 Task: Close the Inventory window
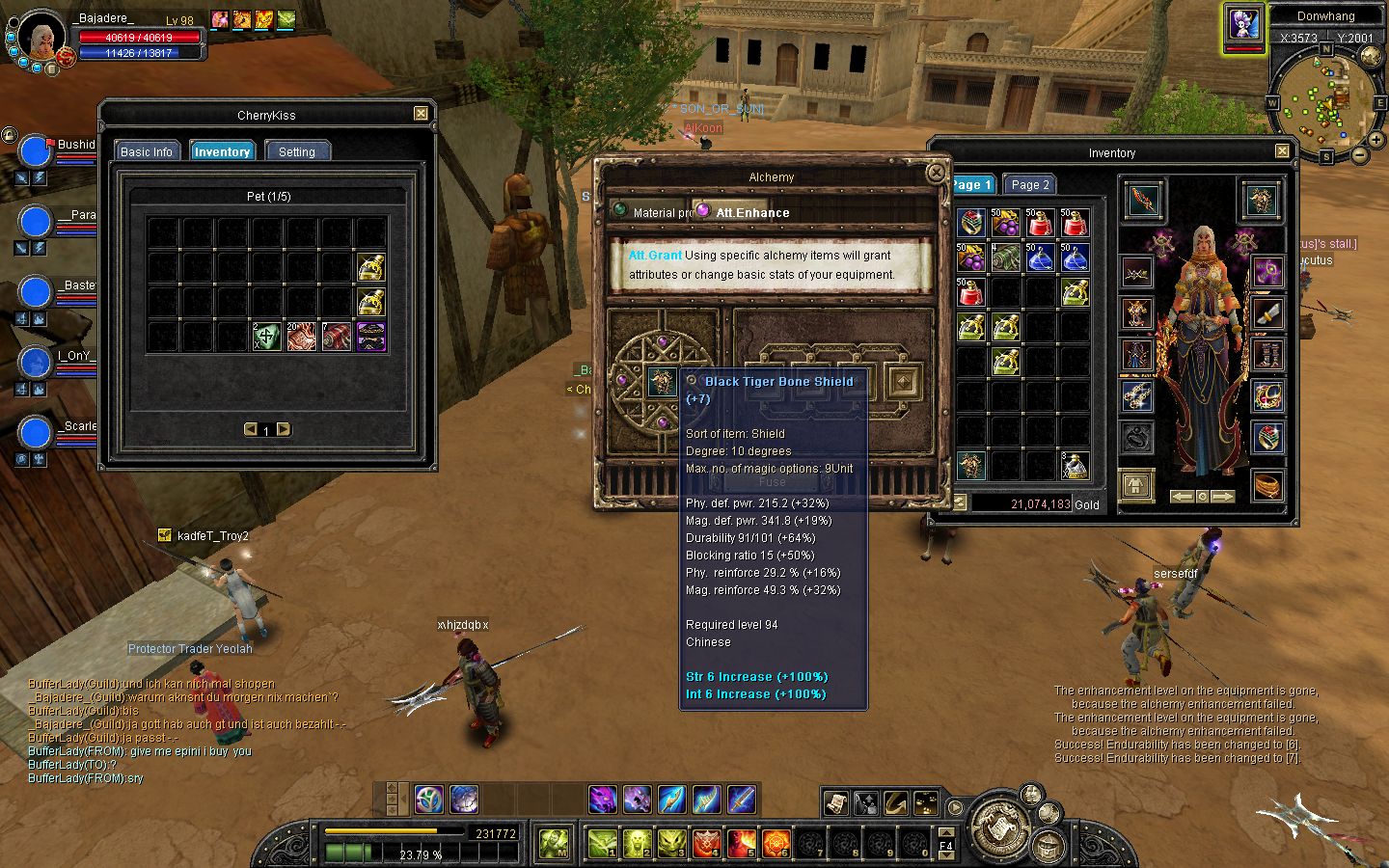[x=1282, y=151]
